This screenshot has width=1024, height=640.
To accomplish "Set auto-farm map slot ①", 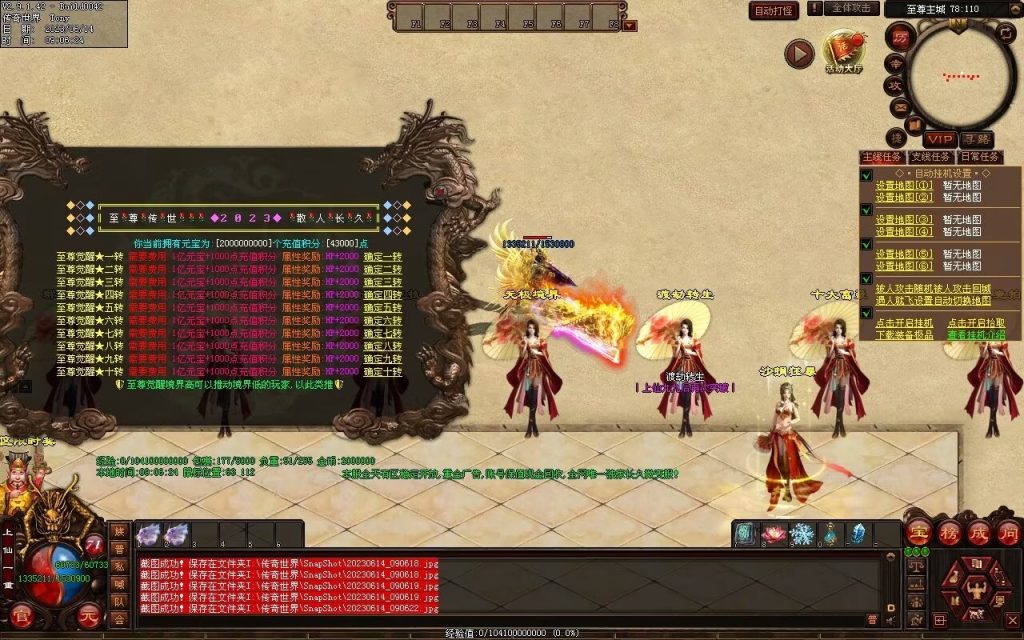I will pyautogui.click(x=904, y=185).
